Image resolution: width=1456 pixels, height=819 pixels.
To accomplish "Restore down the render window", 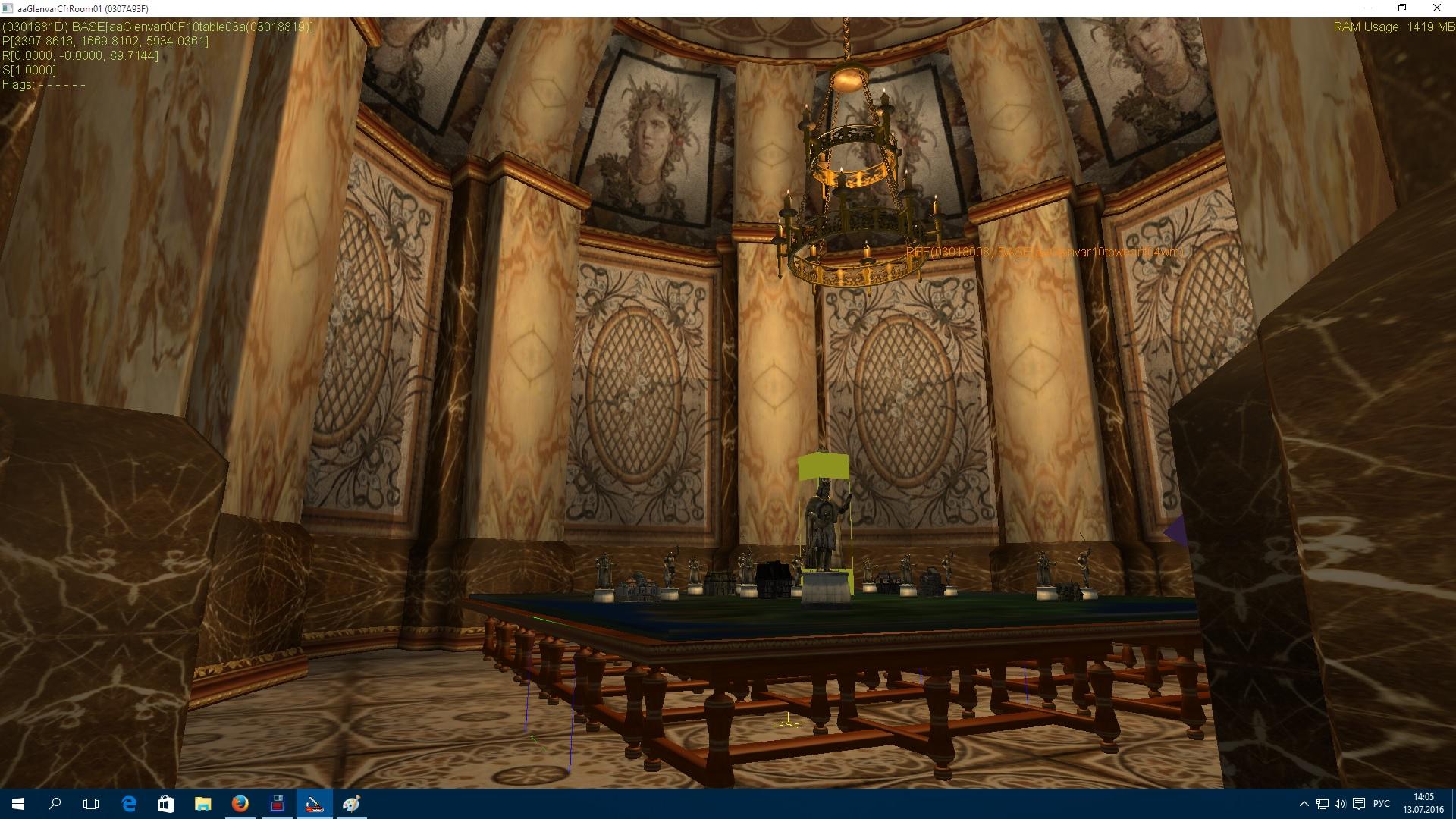I will coord(1402,8).
